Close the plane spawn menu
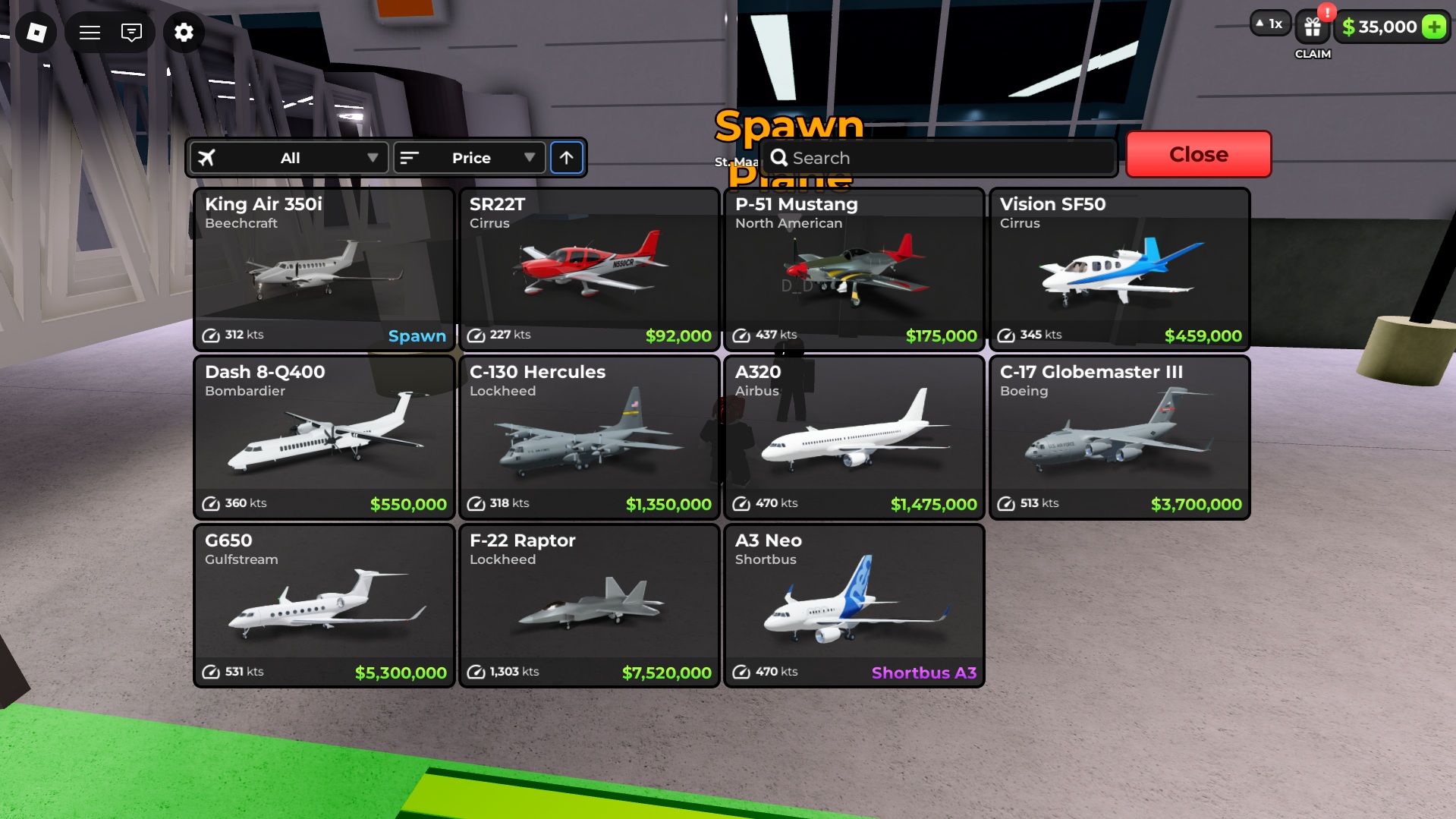1456x819 pixels. pos(1198,154)
